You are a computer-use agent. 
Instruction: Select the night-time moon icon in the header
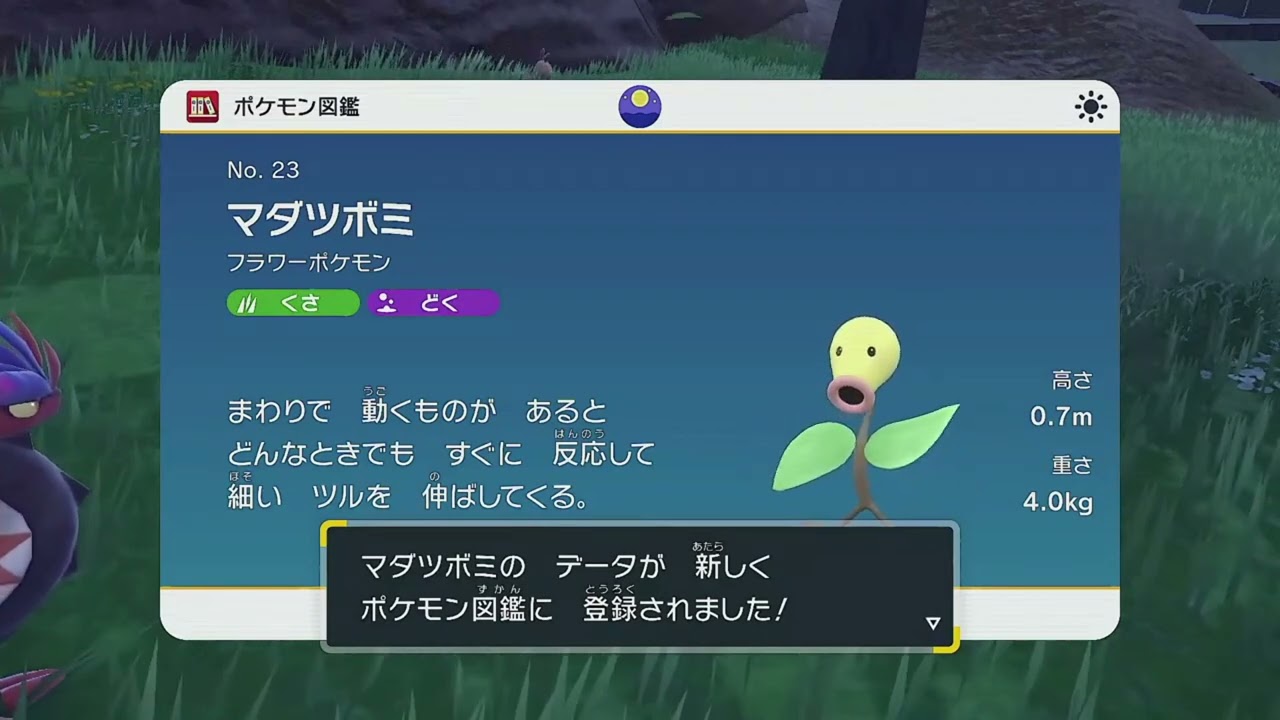click(x=639, y=106)
